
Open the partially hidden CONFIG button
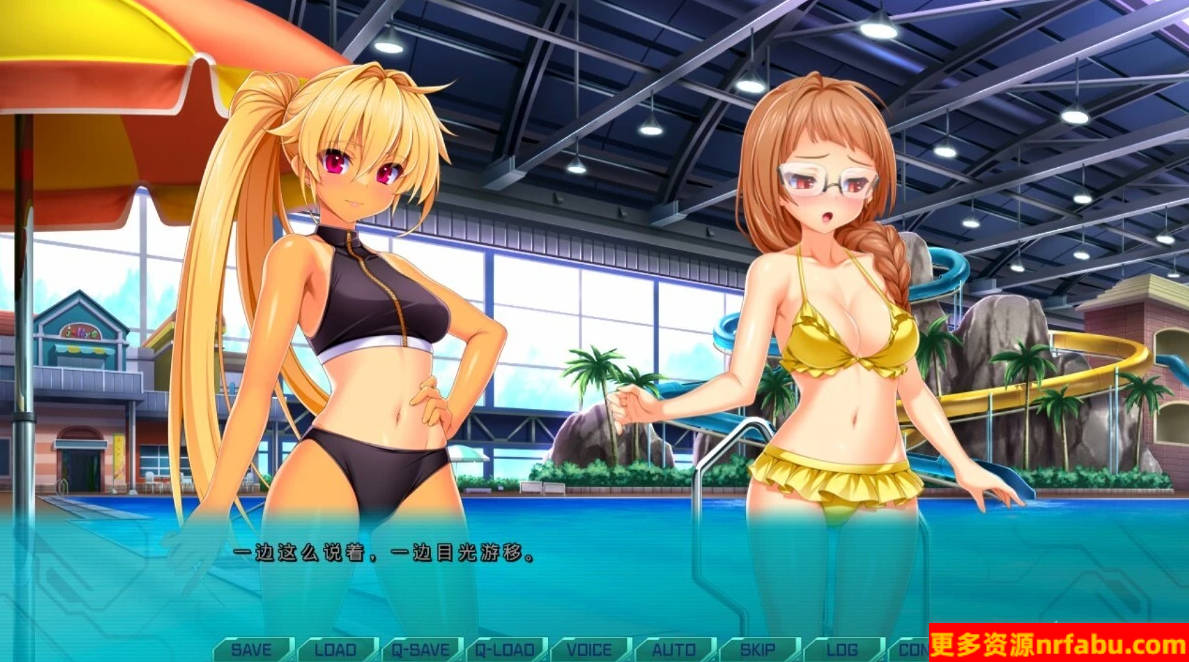tap(908, 649)
